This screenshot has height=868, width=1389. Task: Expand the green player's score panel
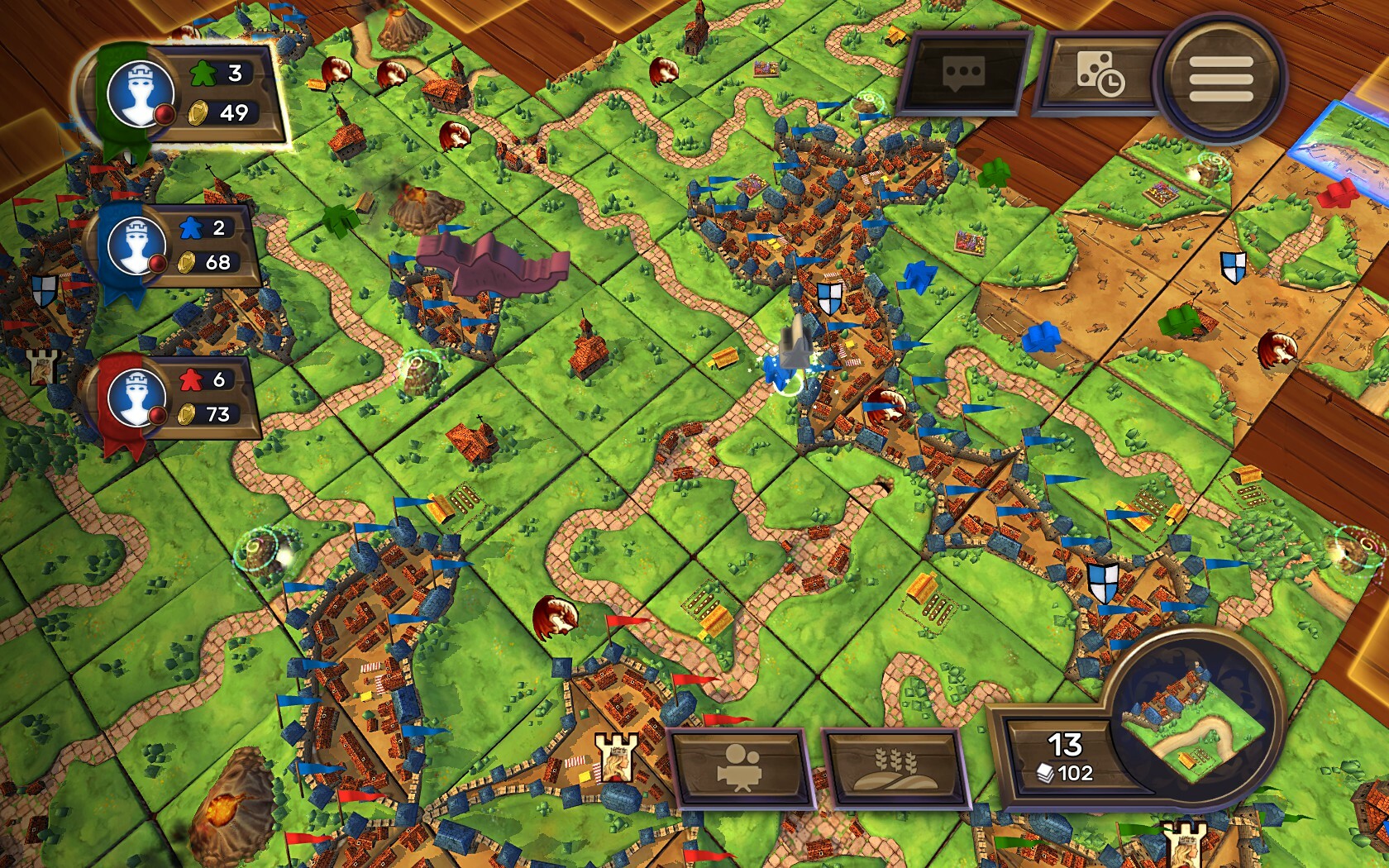coord(215,93)
